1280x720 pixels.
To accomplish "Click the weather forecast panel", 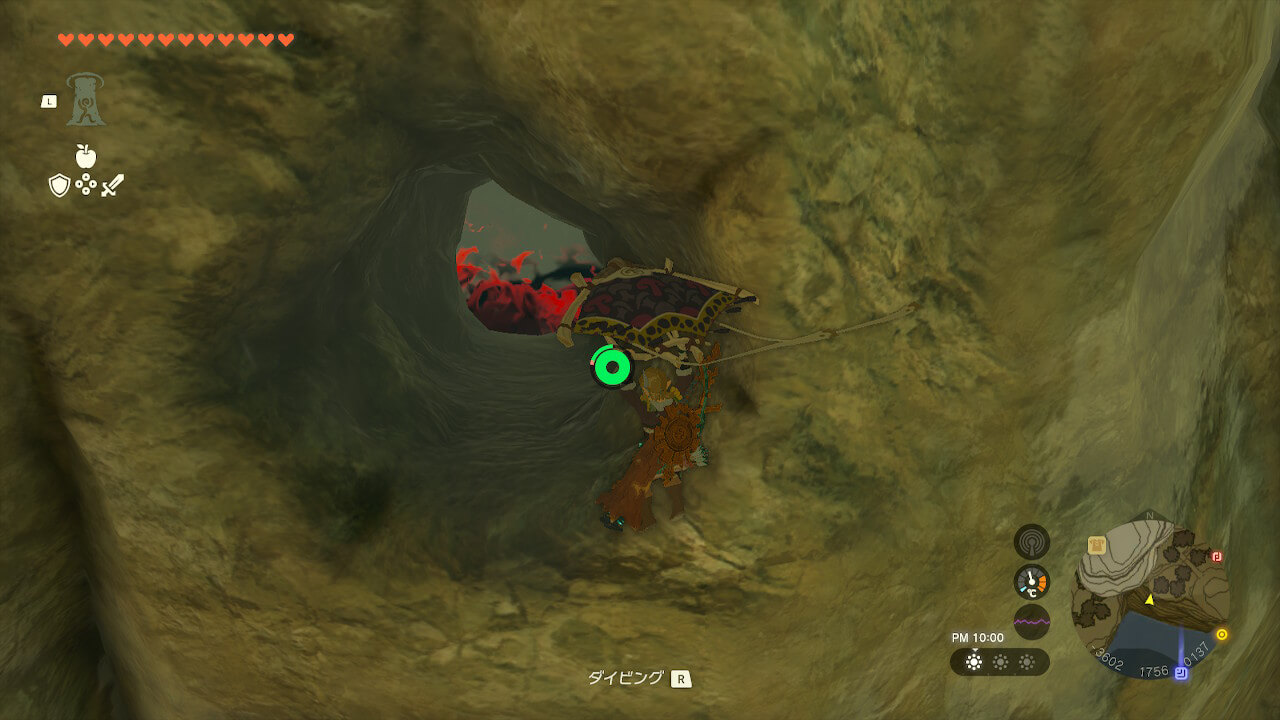I will pos(1000,662).
